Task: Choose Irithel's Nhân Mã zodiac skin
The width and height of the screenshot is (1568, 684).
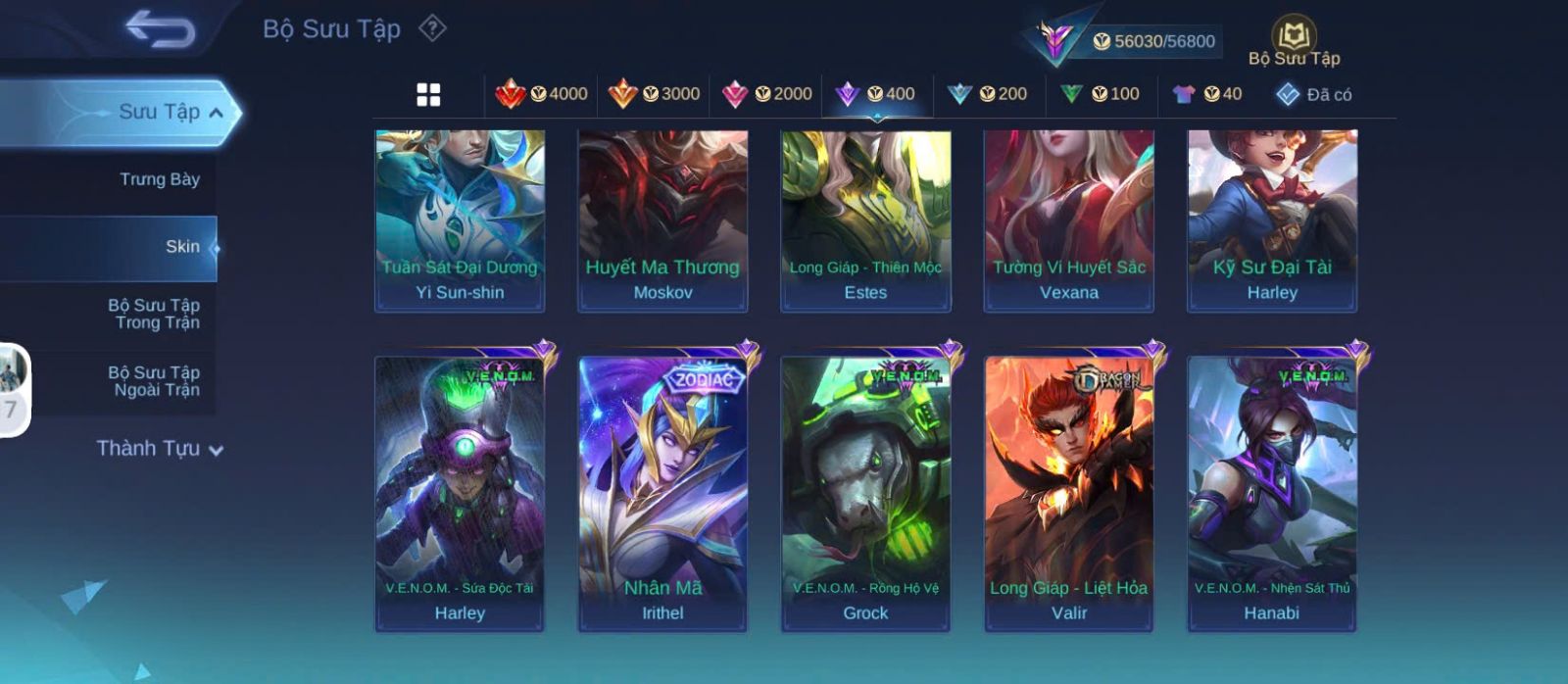Action: click(x=662, y=493)
